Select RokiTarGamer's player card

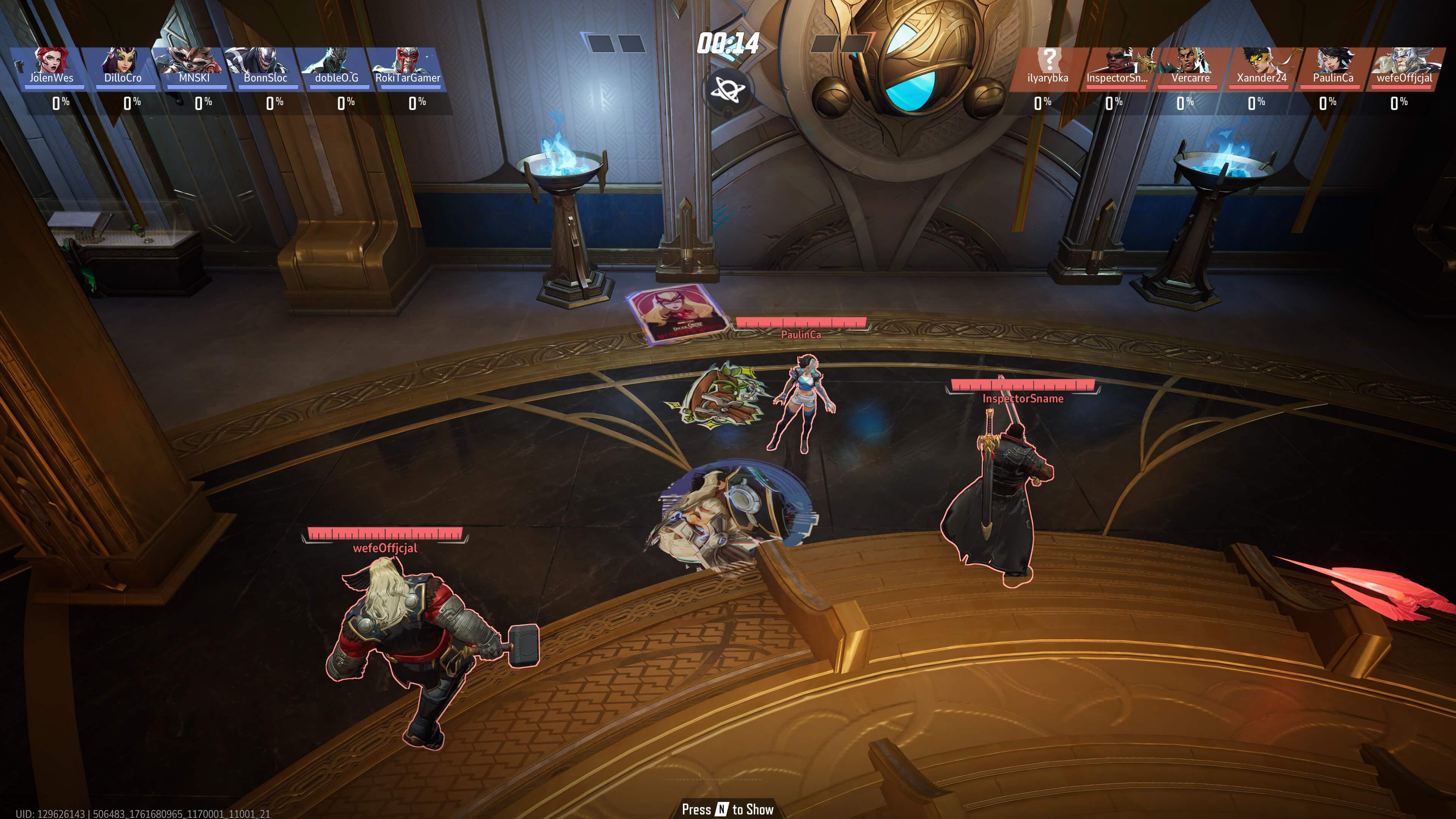408,66
